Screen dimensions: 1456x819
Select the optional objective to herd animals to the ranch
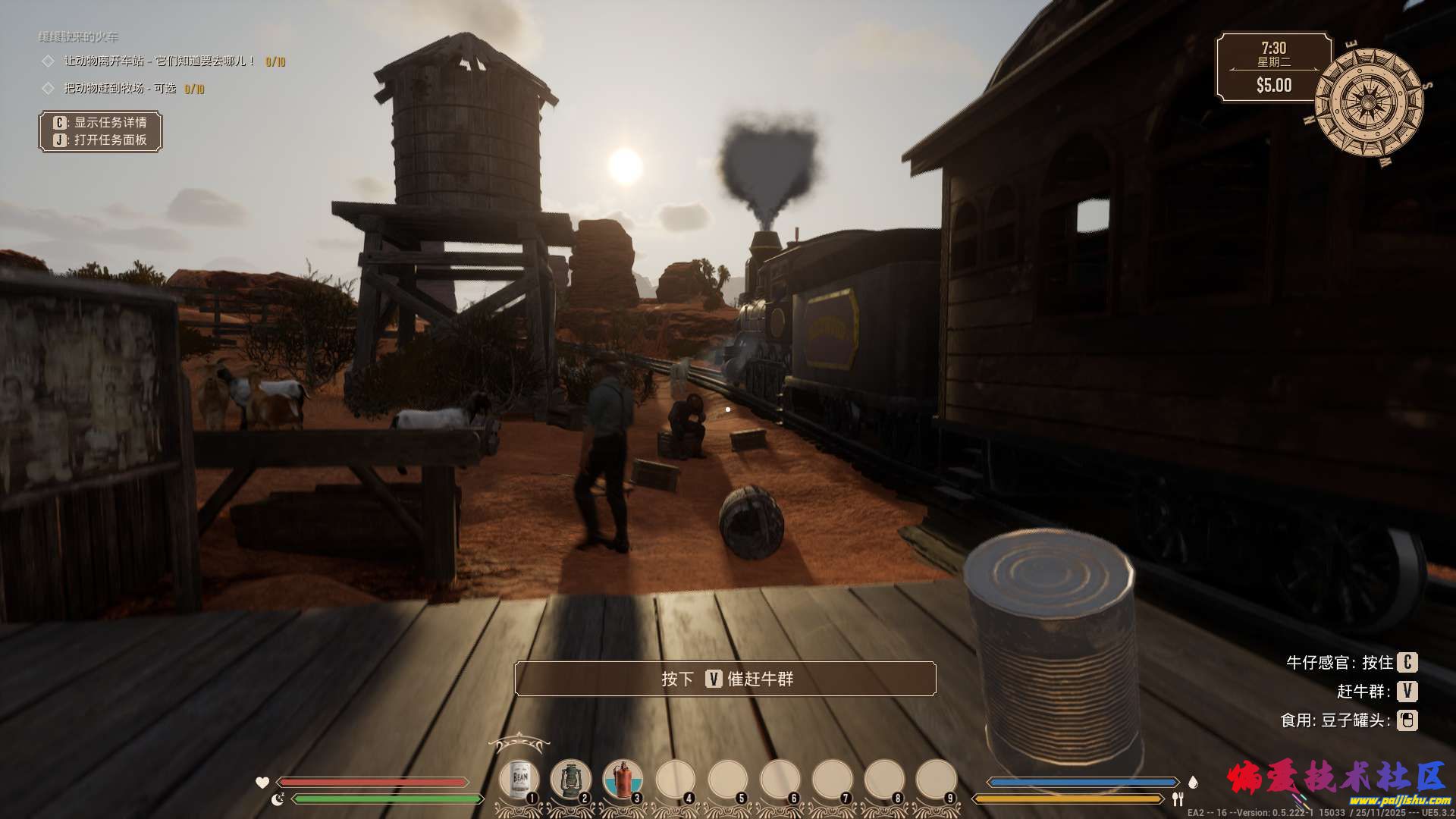coord(120,89)
